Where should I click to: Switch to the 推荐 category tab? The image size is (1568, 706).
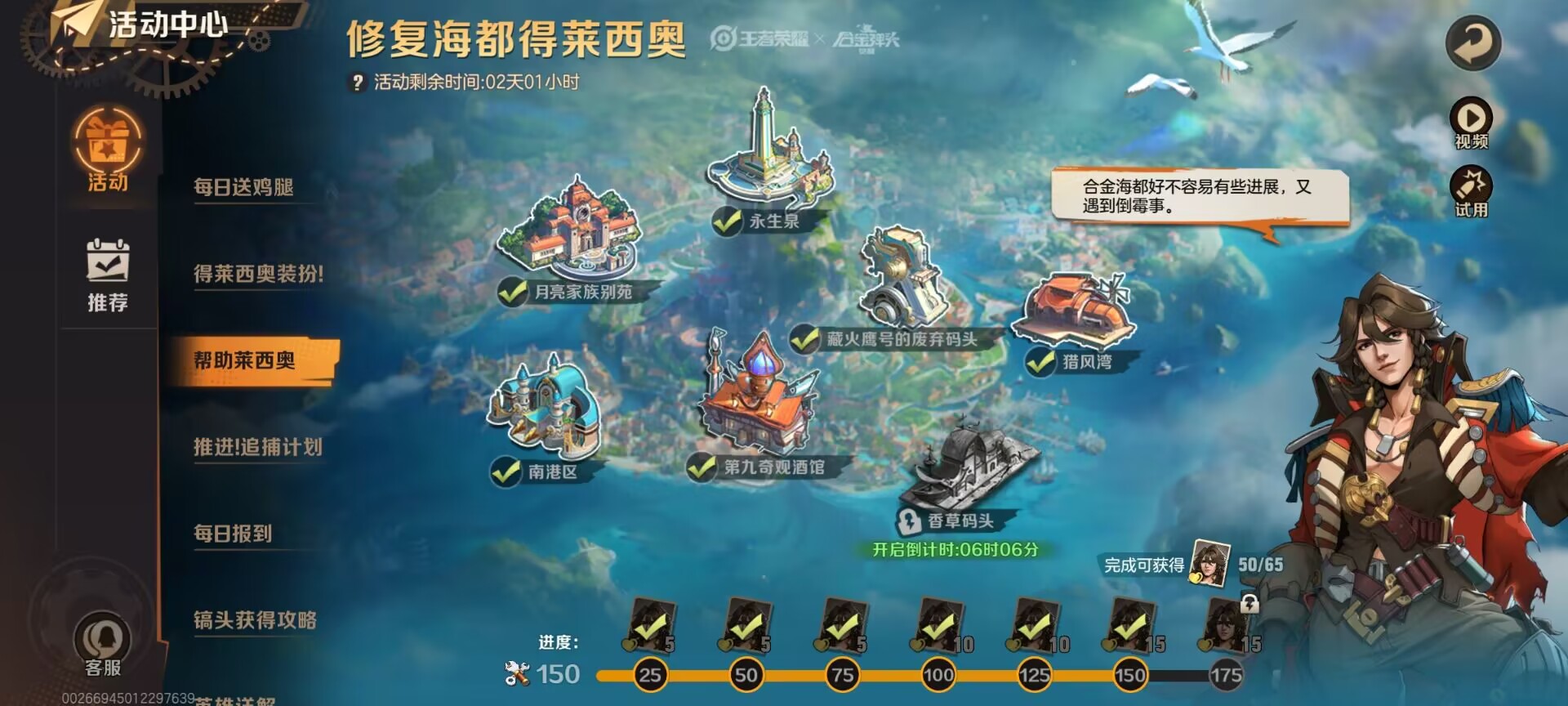tap(108, 275)
